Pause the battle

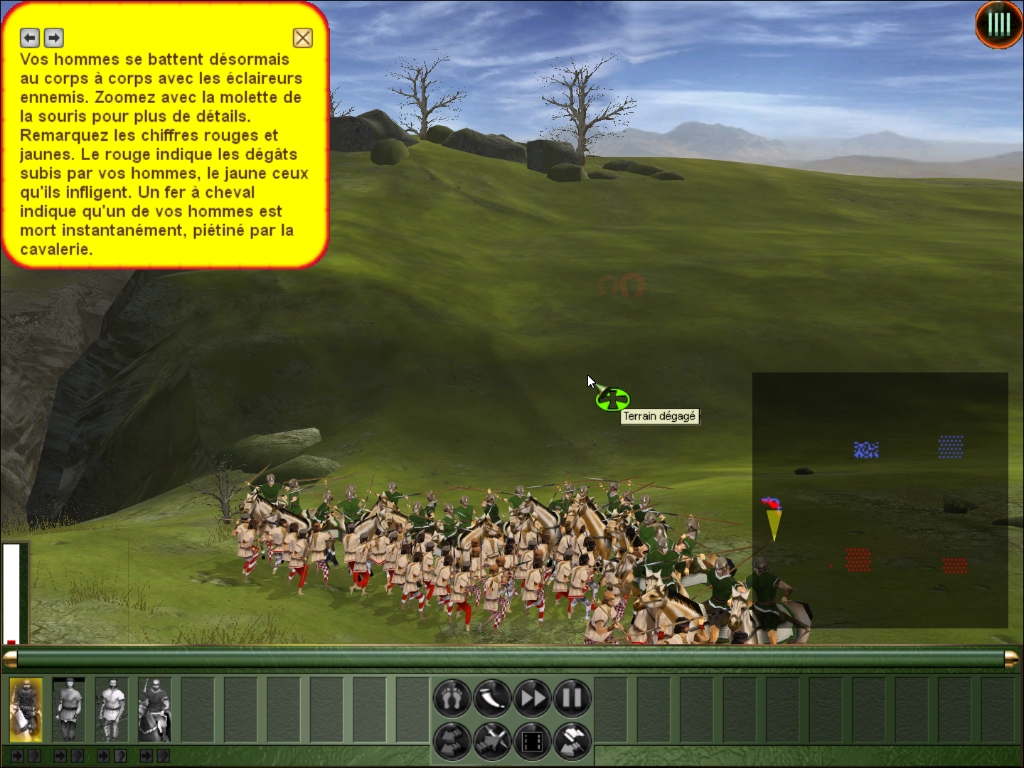click(x=572, y=697)
